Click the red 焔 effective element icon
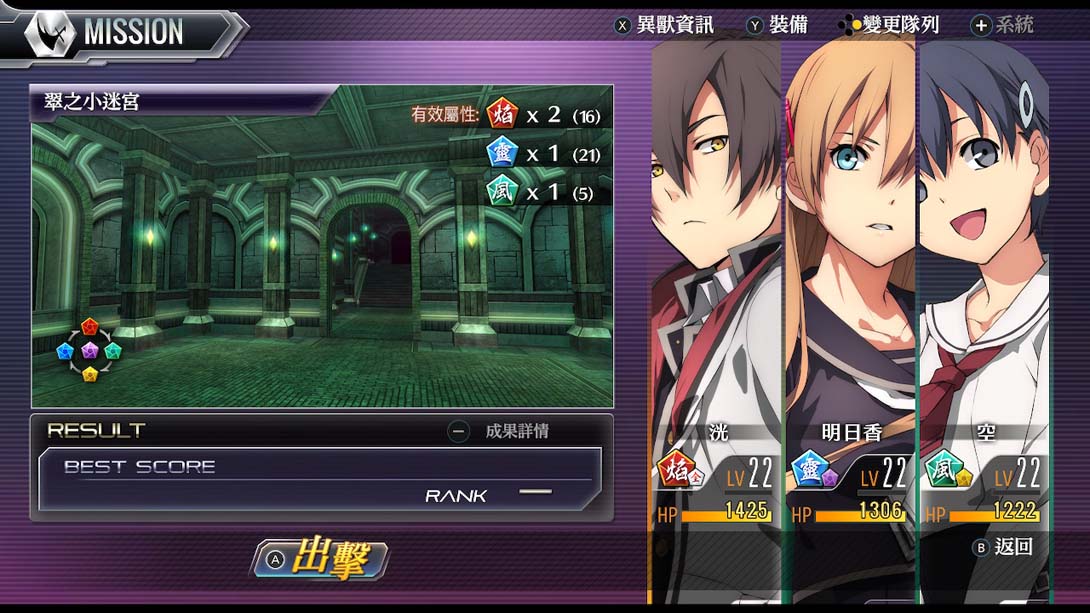 (501, 115)
